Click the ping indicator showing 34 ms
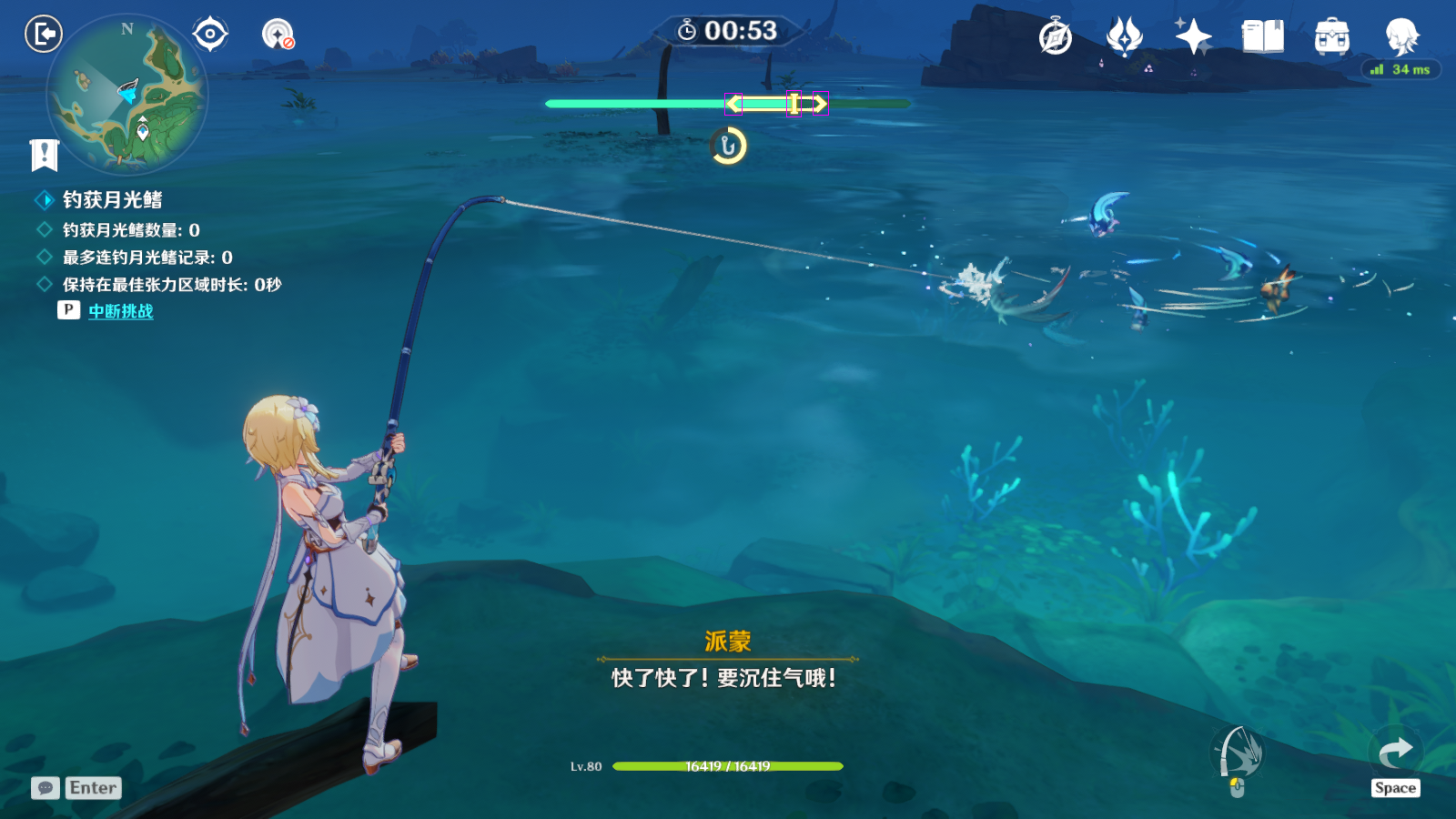 pyautogui.click(x=1401, y=68)
